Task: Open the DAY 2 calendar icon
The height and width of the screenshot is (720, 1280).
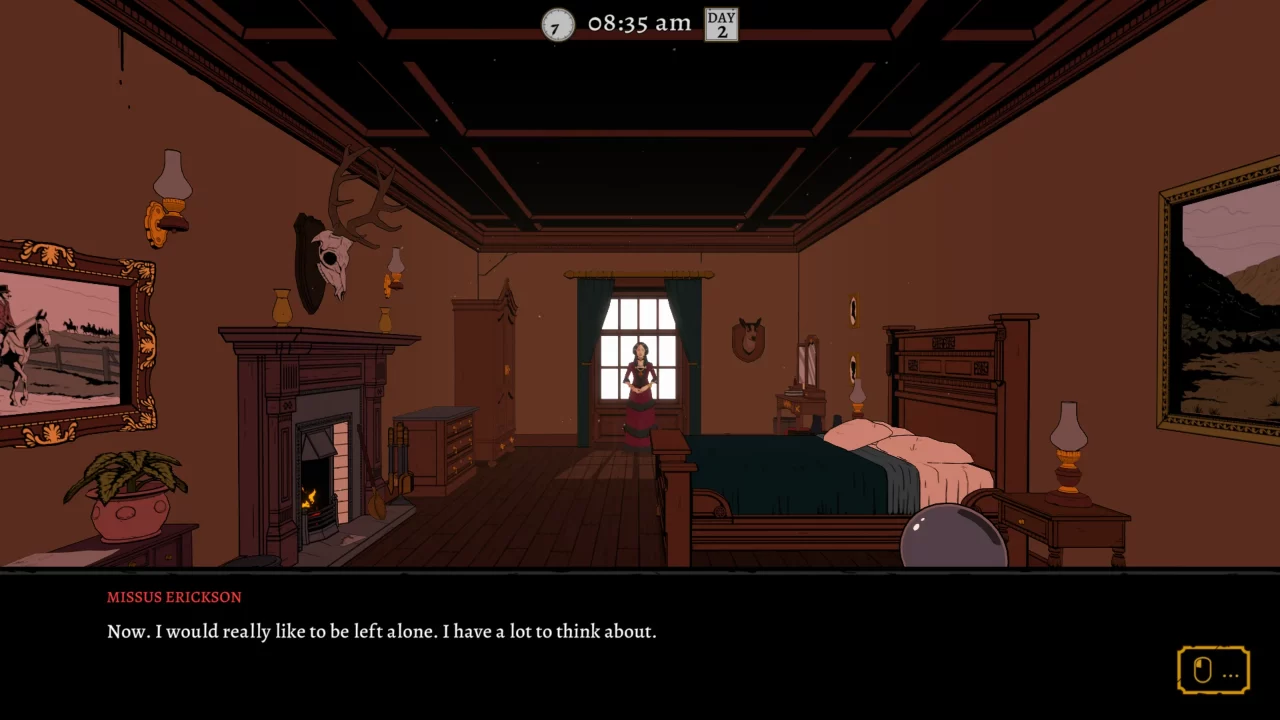Action: [x=721, y=24]
